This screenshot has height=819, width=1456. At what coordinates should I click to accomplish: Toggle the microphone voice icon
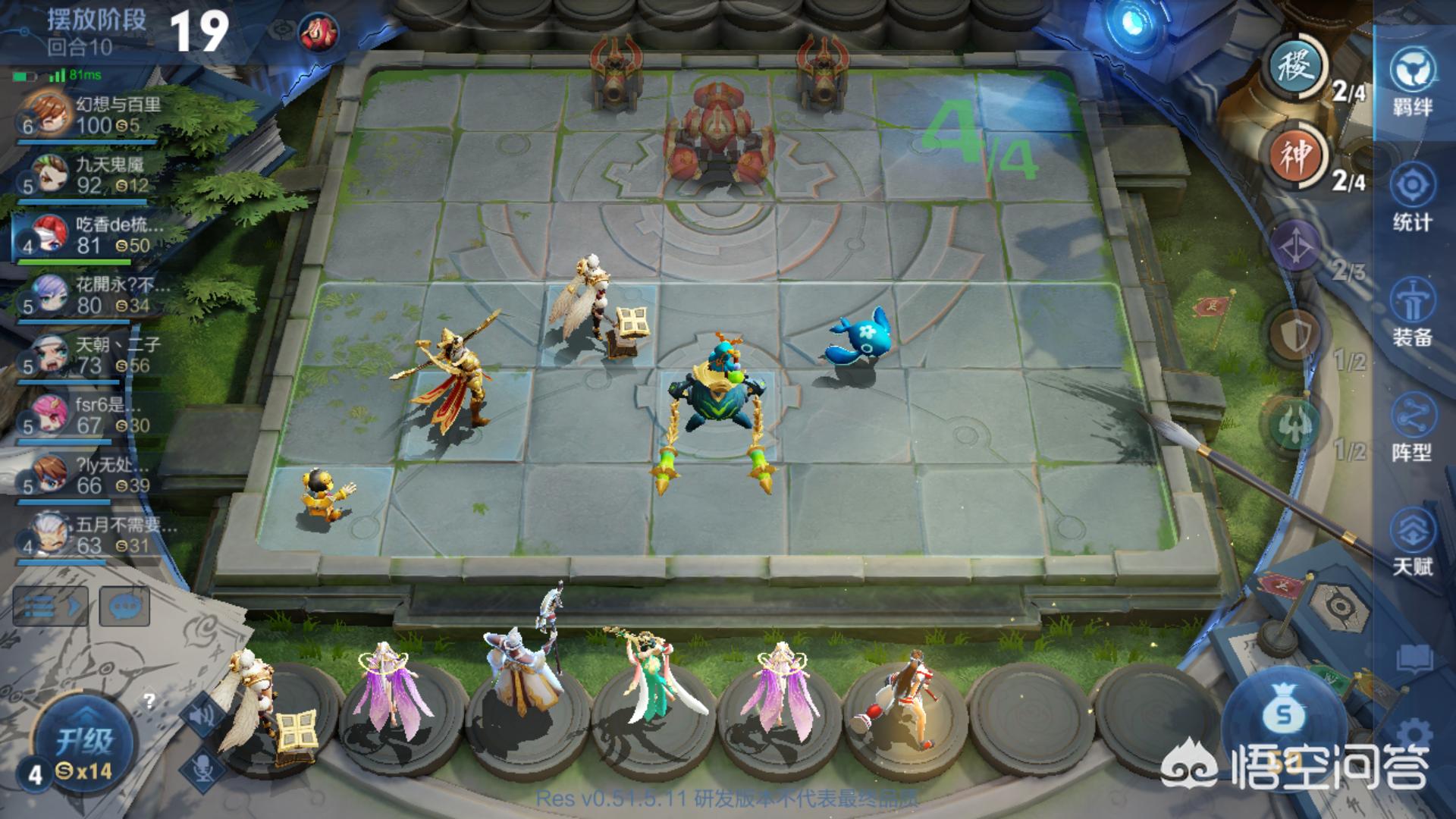pos(203,767)
